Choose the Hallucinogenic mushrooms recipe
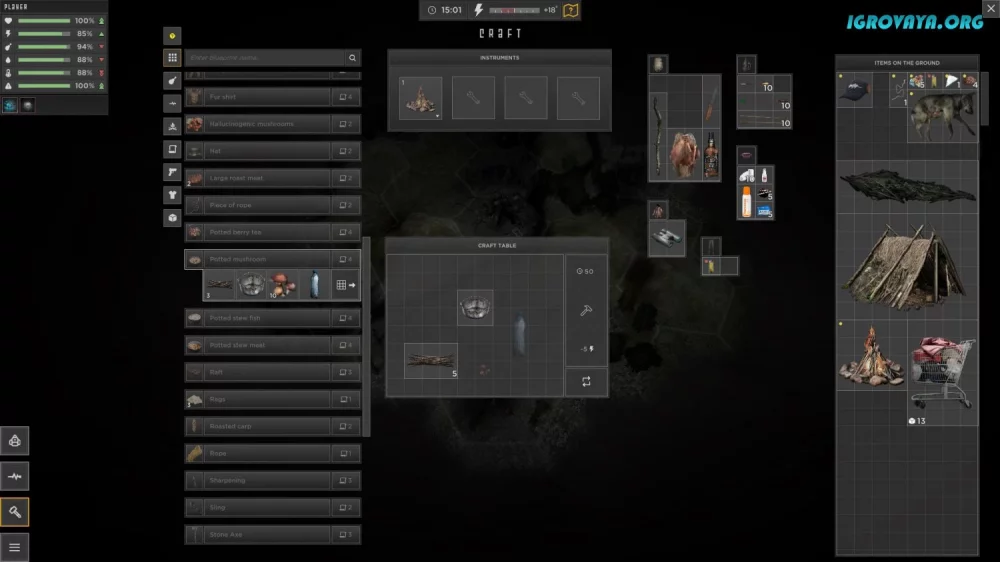Viewport: 1000px width, 562px height. 258,124
